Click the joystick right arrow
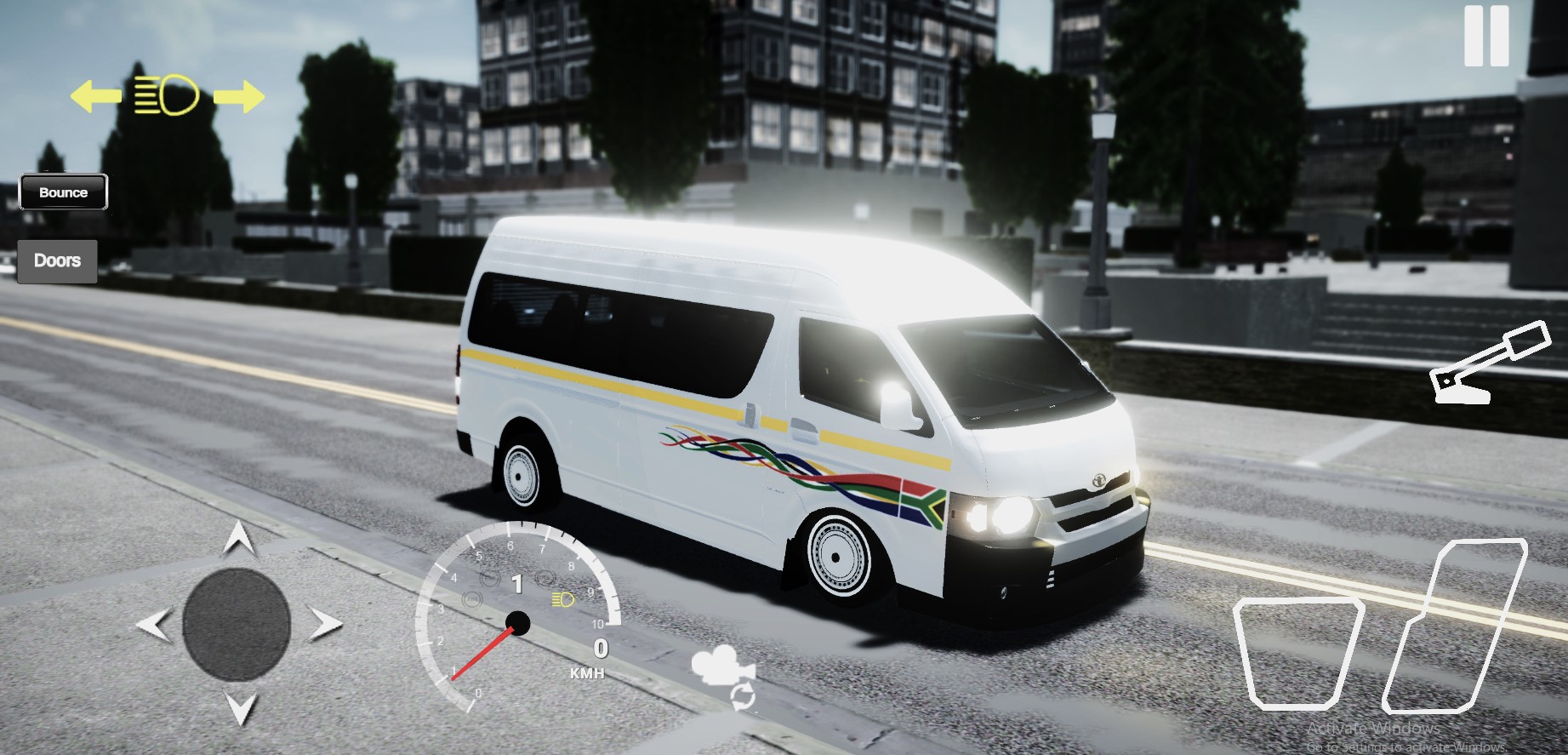The width and height of the screenshot is (1568, 755). pyautogui.click(x=324, y=626)
